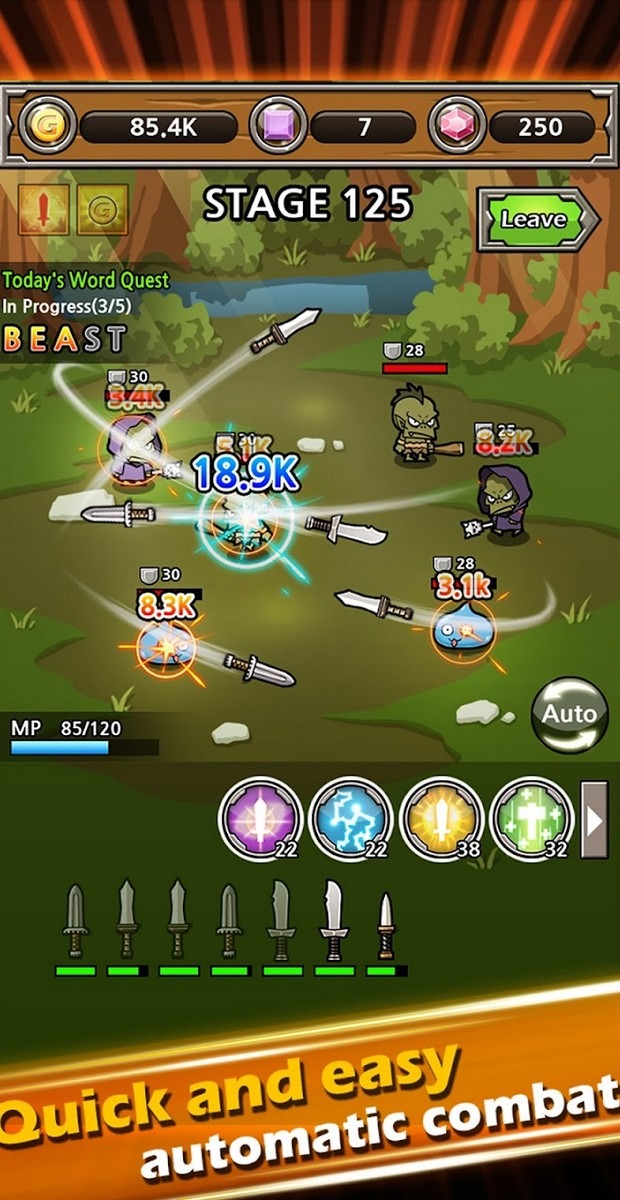Activate the purple sword skill

point(258,818)
